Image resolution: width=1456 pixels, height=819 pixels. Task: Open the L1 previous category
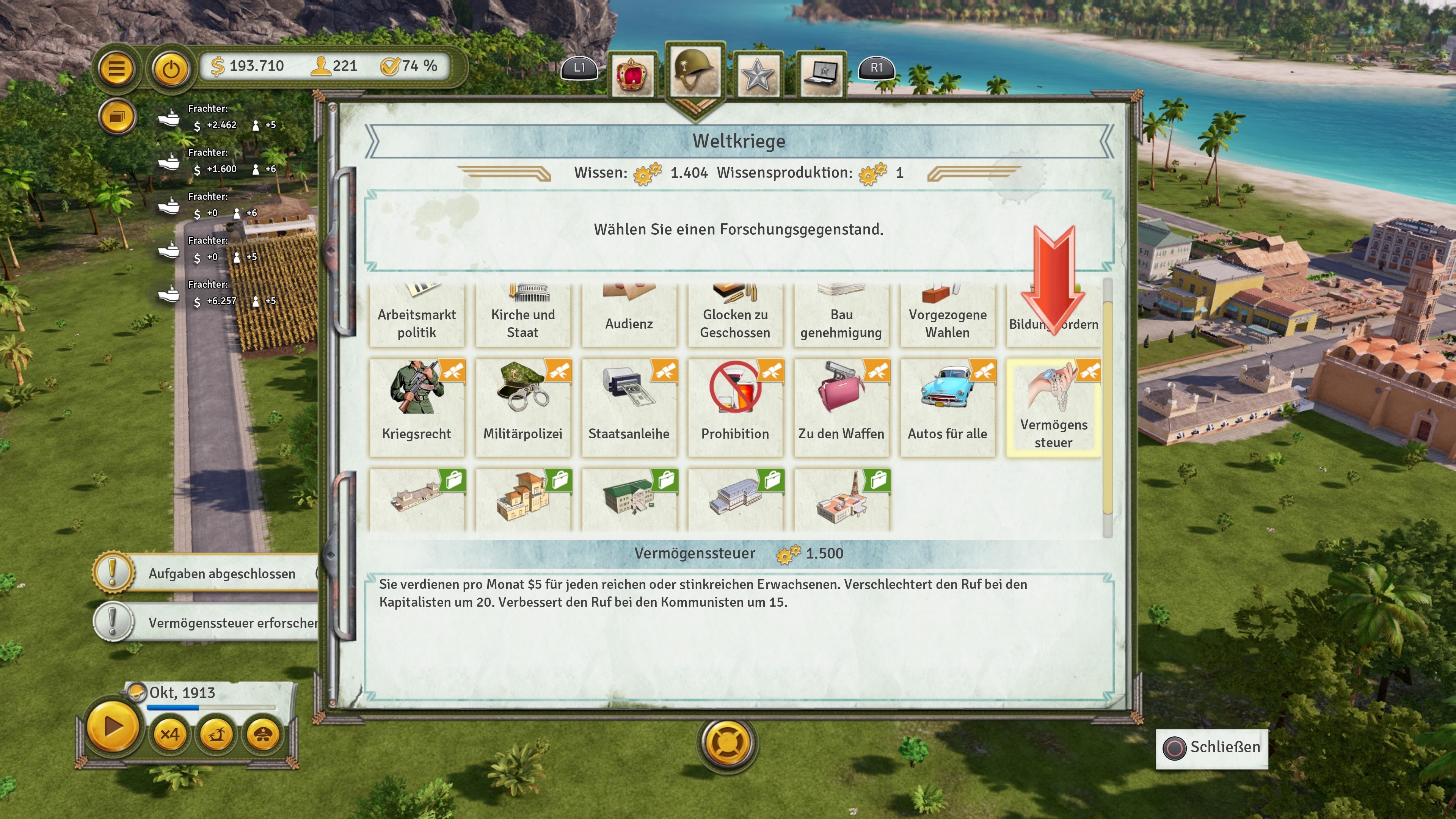pyautogui.click(x=579, y=69)
